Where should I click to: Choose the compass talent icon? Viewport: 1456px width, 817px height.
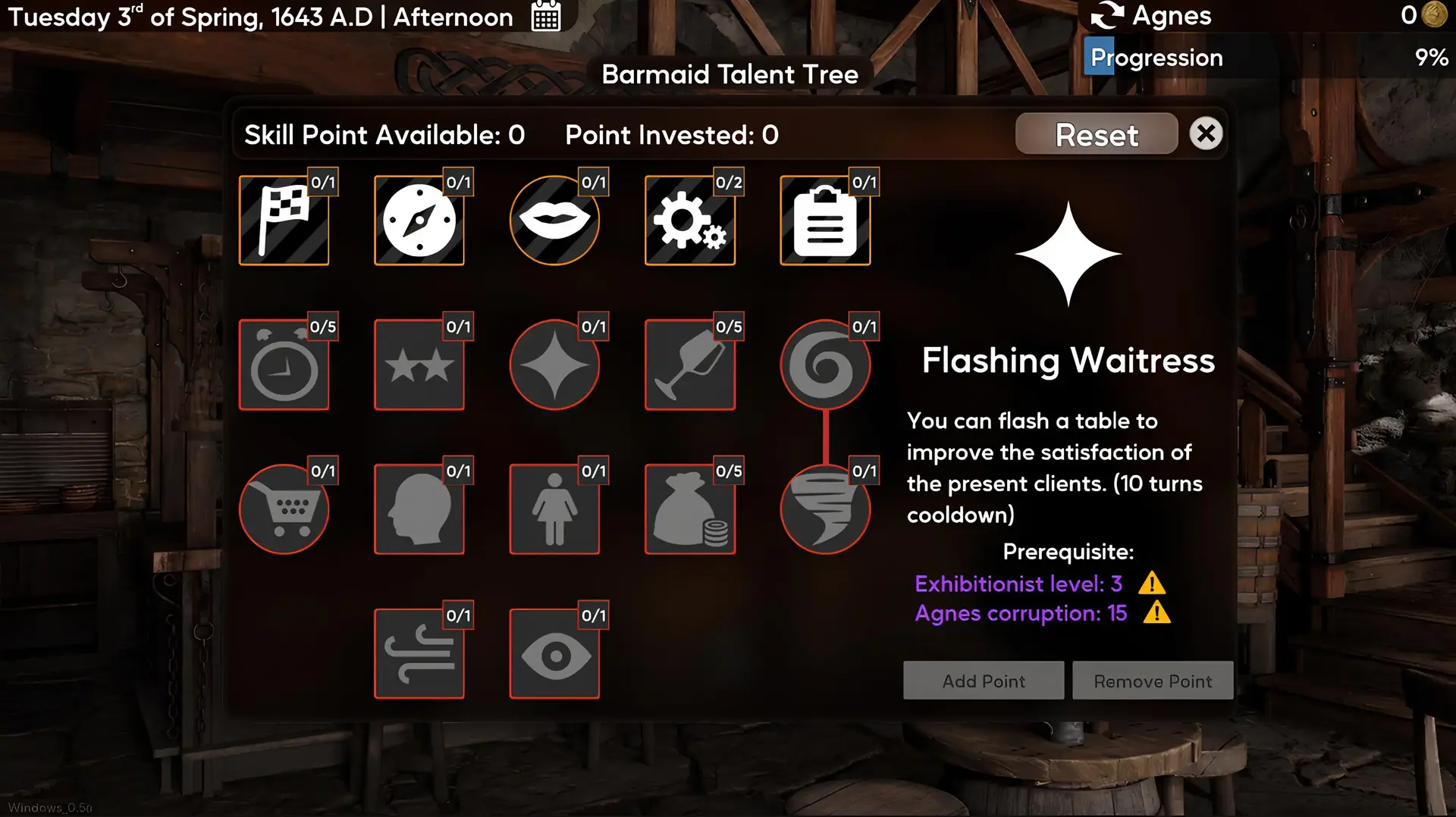tap(419, 221)
